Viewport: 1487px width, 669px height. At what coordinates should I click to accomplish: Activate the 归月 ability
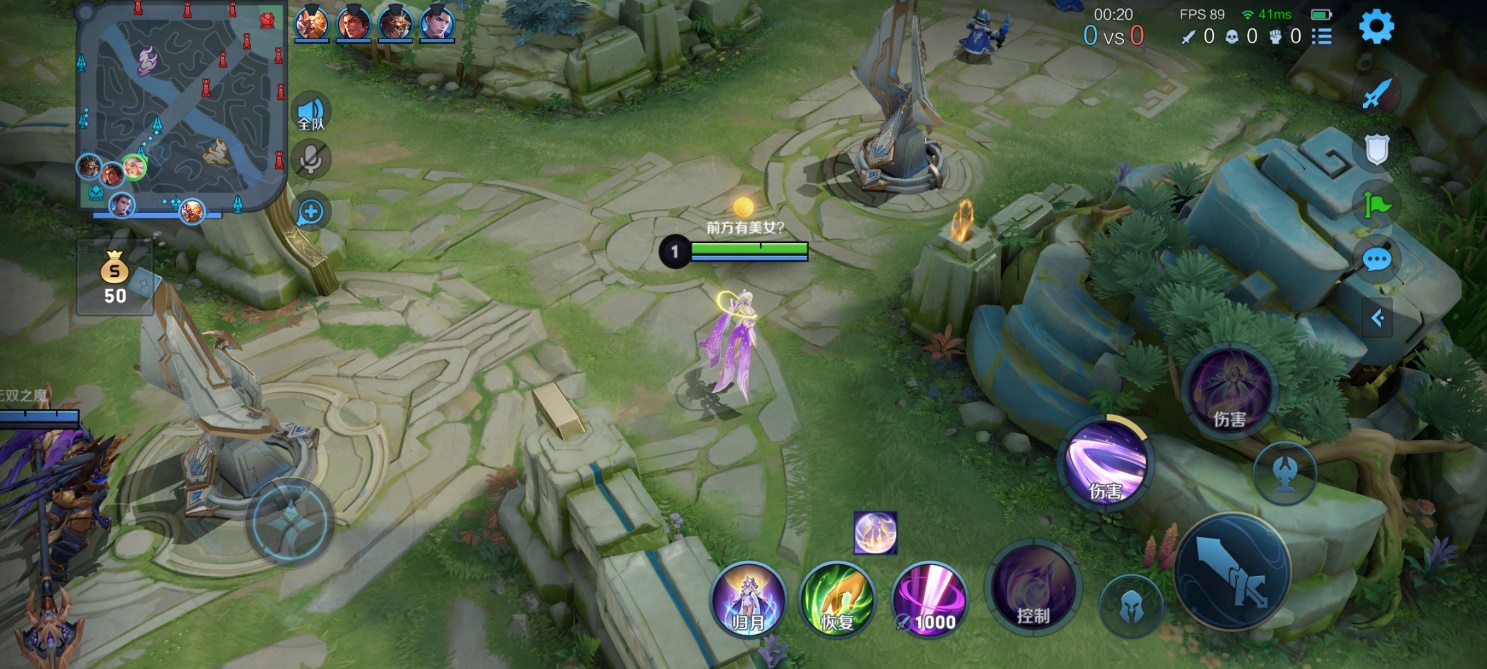tap(743, 598)
